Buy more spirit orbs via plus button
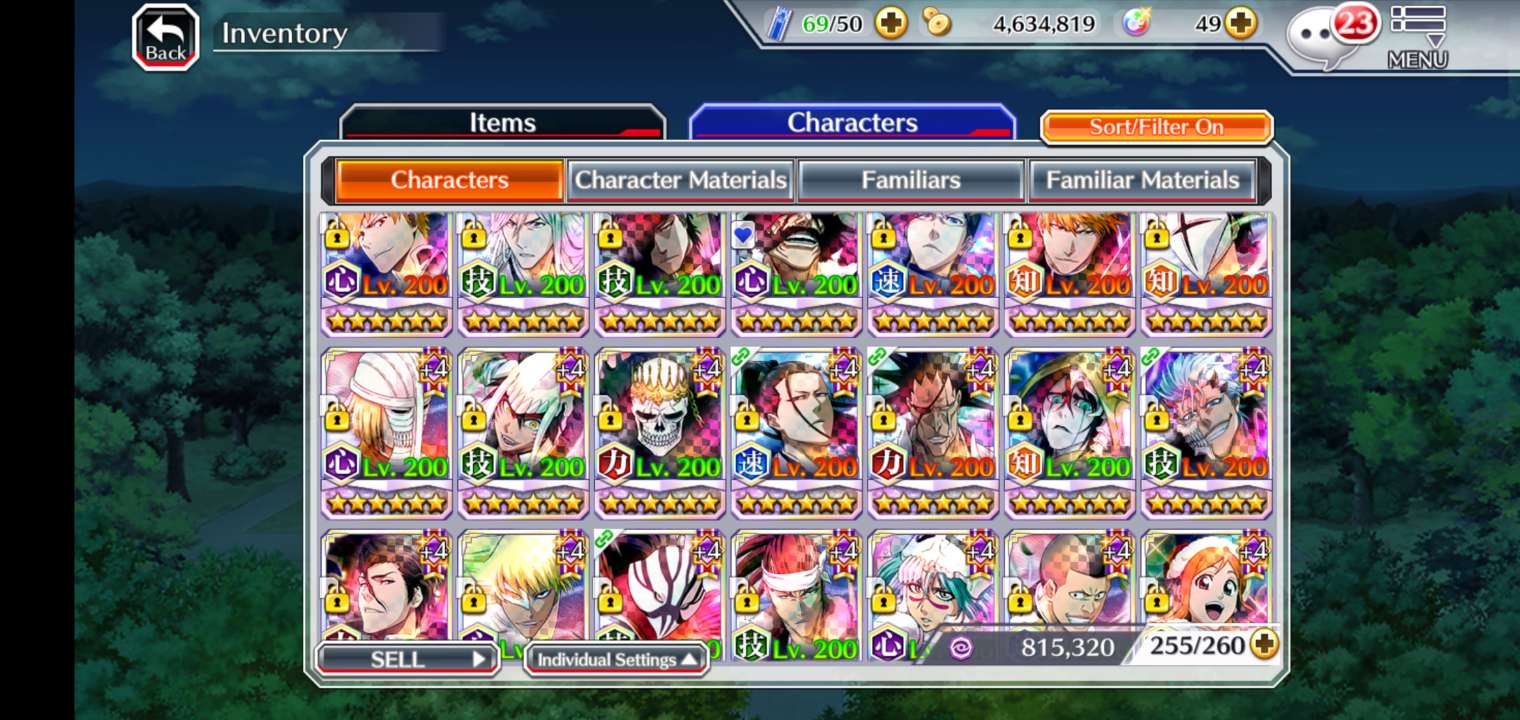 coord(1241,23)
